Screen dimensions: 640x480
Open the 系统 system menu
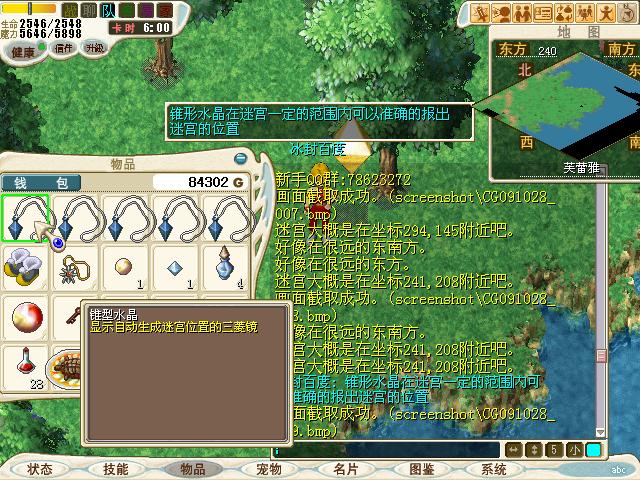(494, 469)
